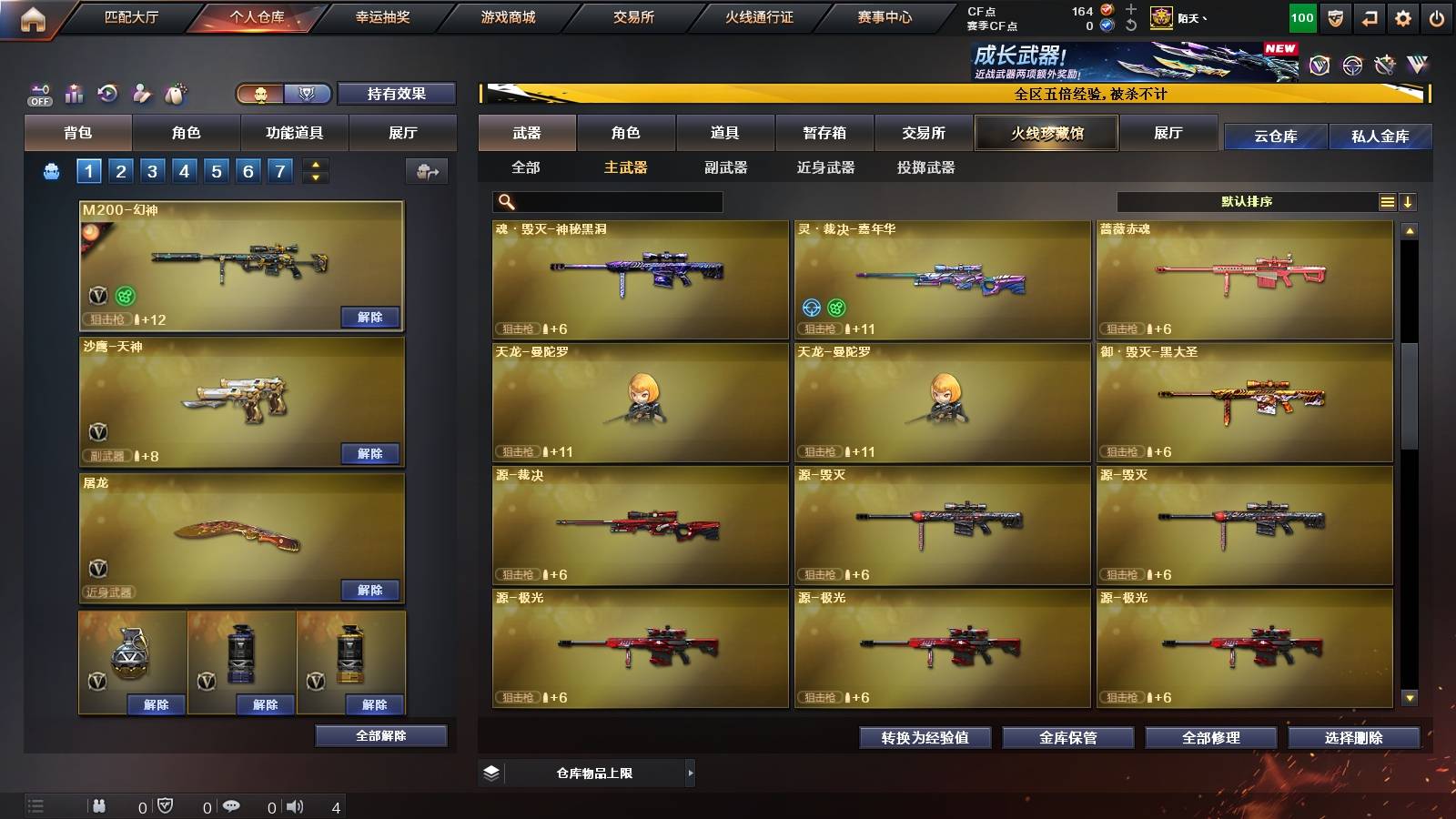The width and height of the screenshot is (1456, 819).
Task: Open the settings gear icon at top right
Action: (x=1402, y=16)
